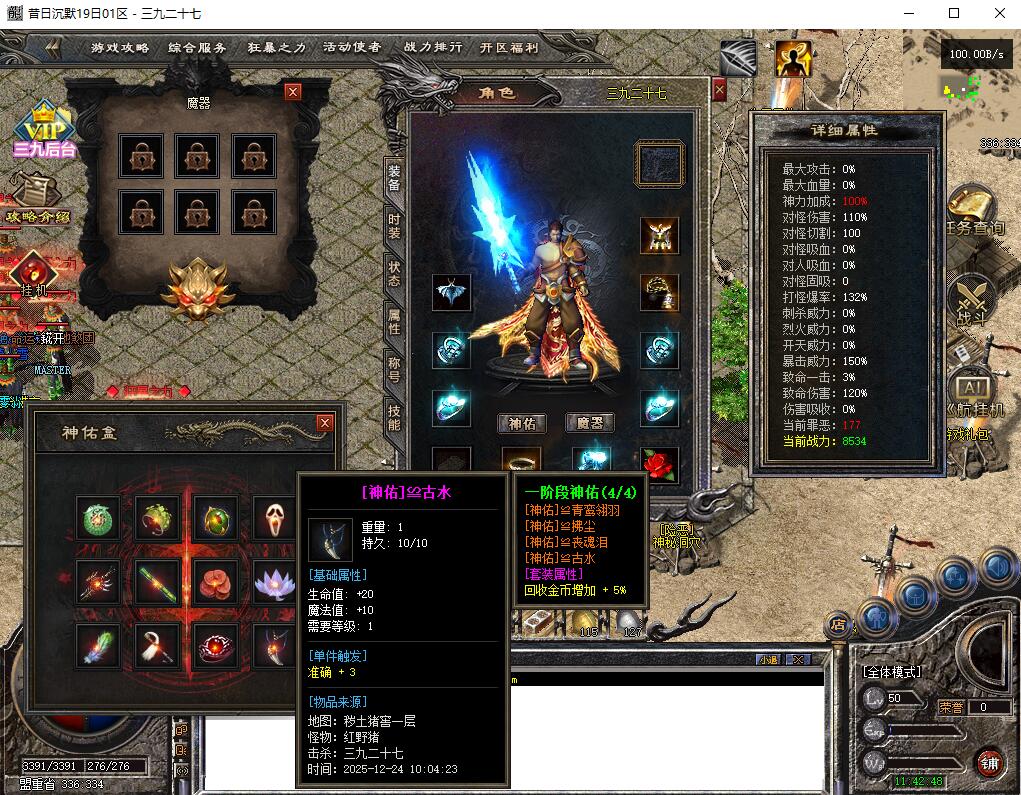
Task: Switch to the 时装 tab
Action: (394, 226)
